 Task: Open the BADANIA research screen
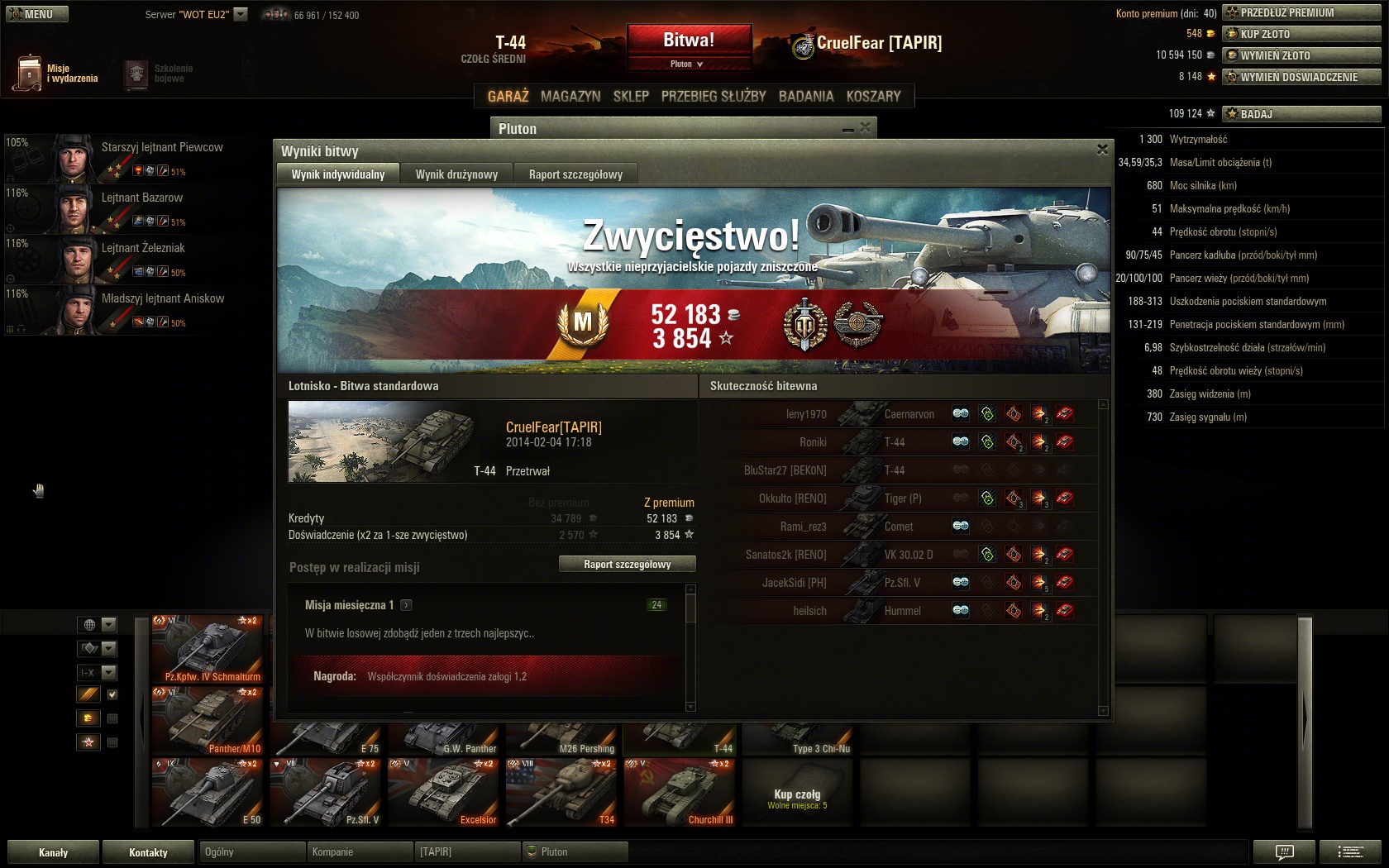pos(806,96)
